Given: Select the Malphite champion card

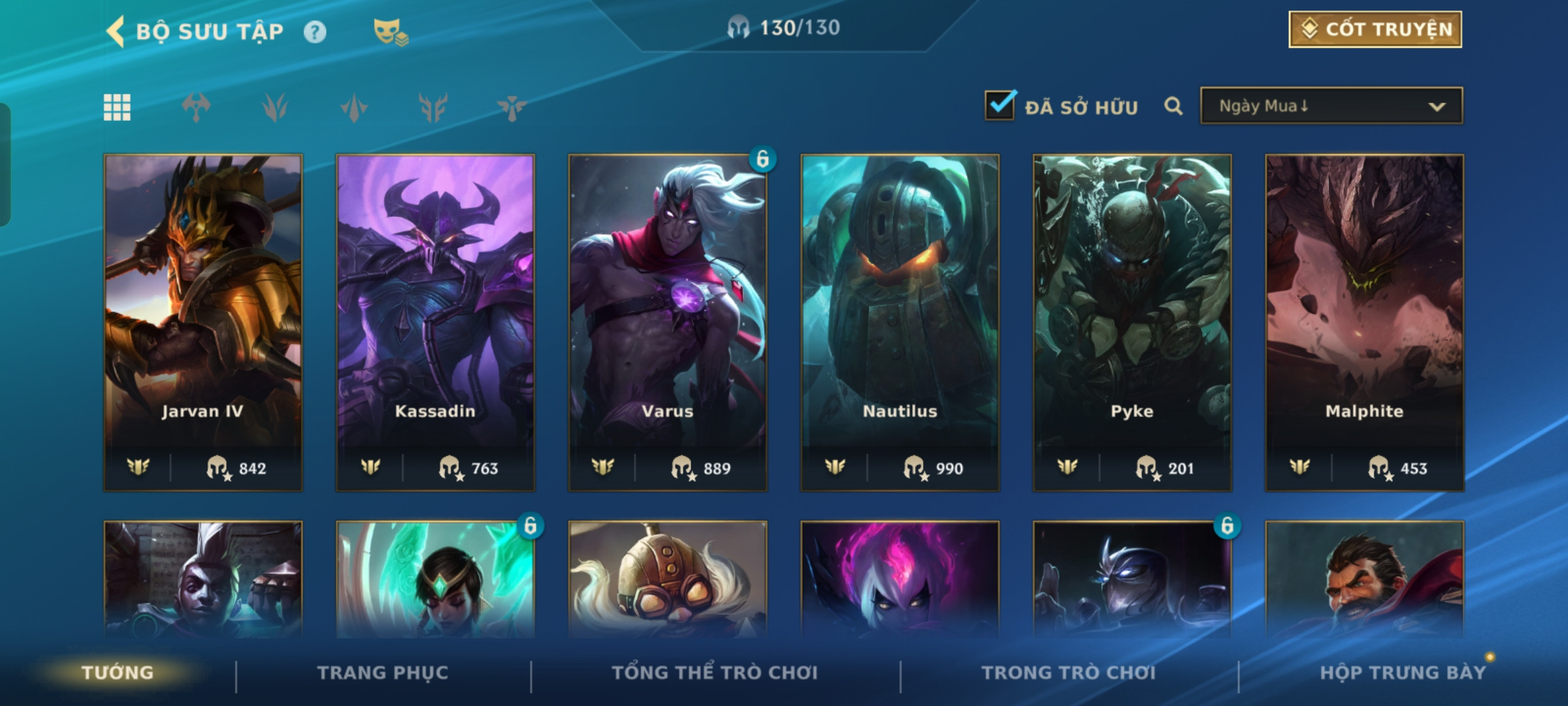Looking at the screenshot, I should pos(1364,322).
